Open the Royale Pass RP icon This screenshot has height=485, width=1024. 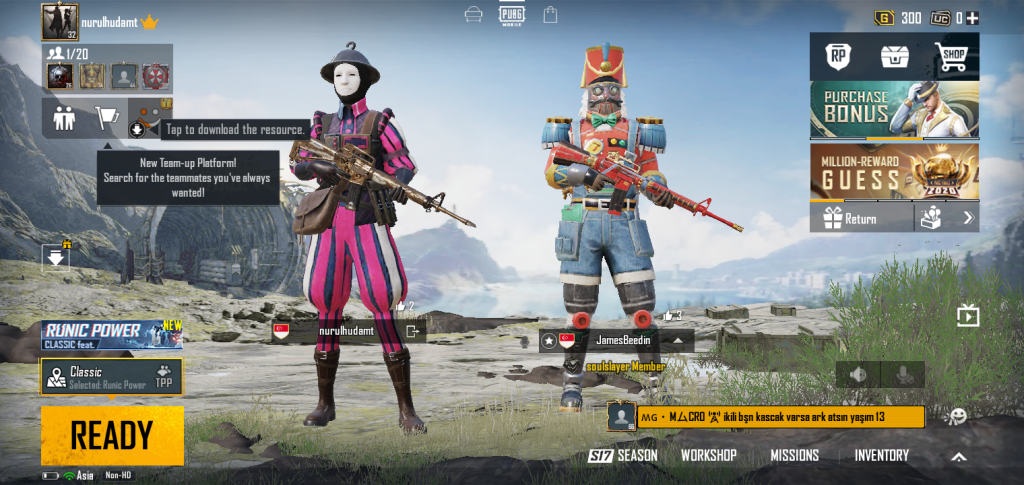coord(838,57)
